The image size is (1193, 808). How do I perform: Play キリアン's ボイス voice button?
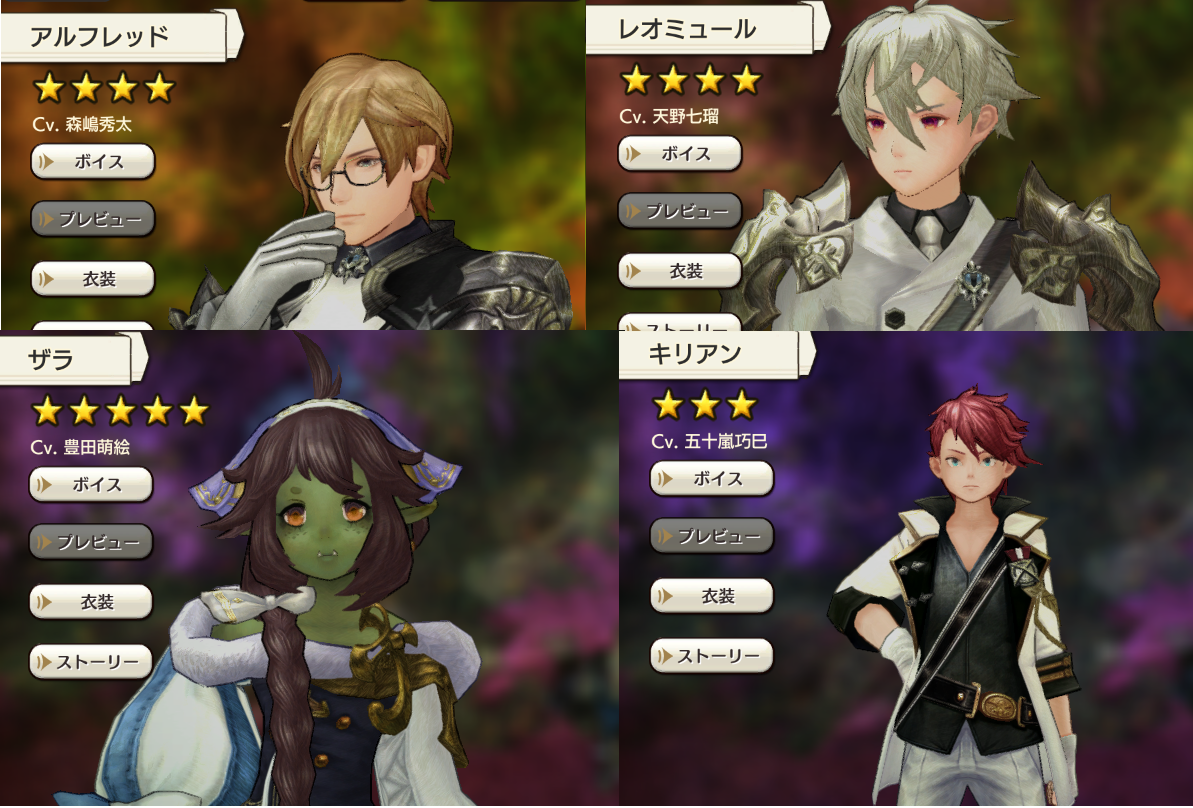pos(712,478)
